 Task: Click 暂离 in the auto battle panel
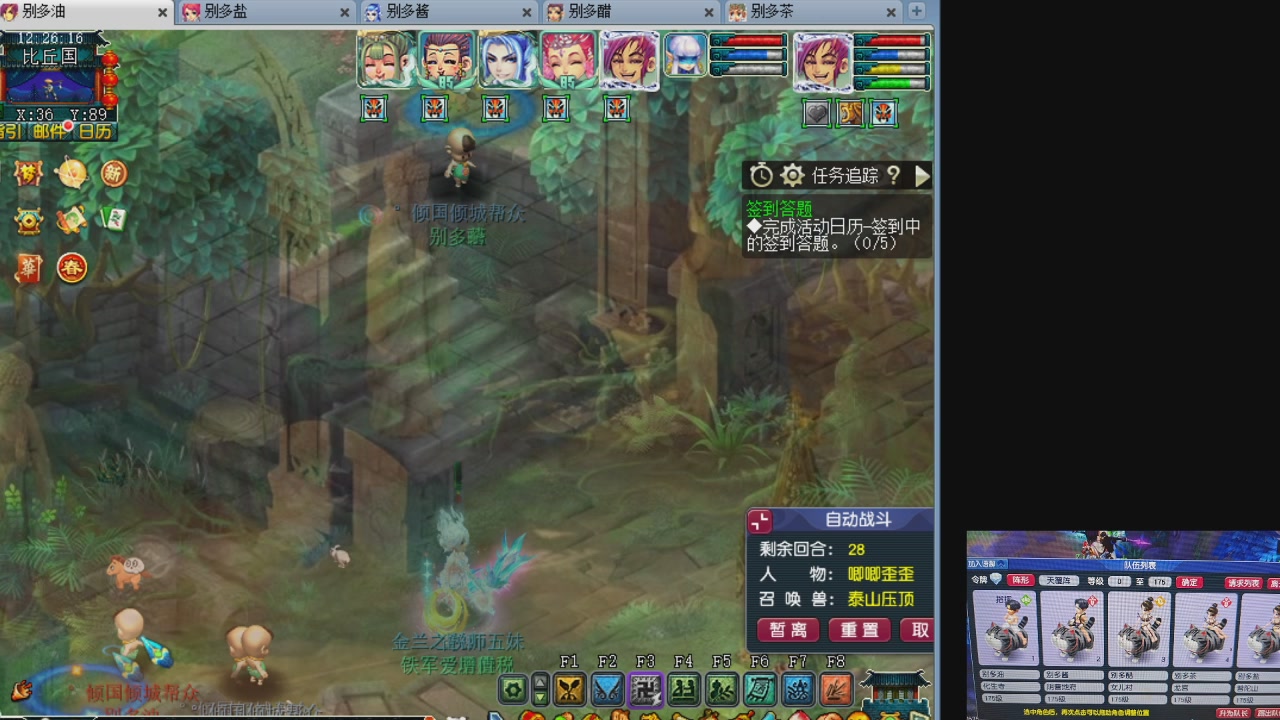click(x=789, y=630)
